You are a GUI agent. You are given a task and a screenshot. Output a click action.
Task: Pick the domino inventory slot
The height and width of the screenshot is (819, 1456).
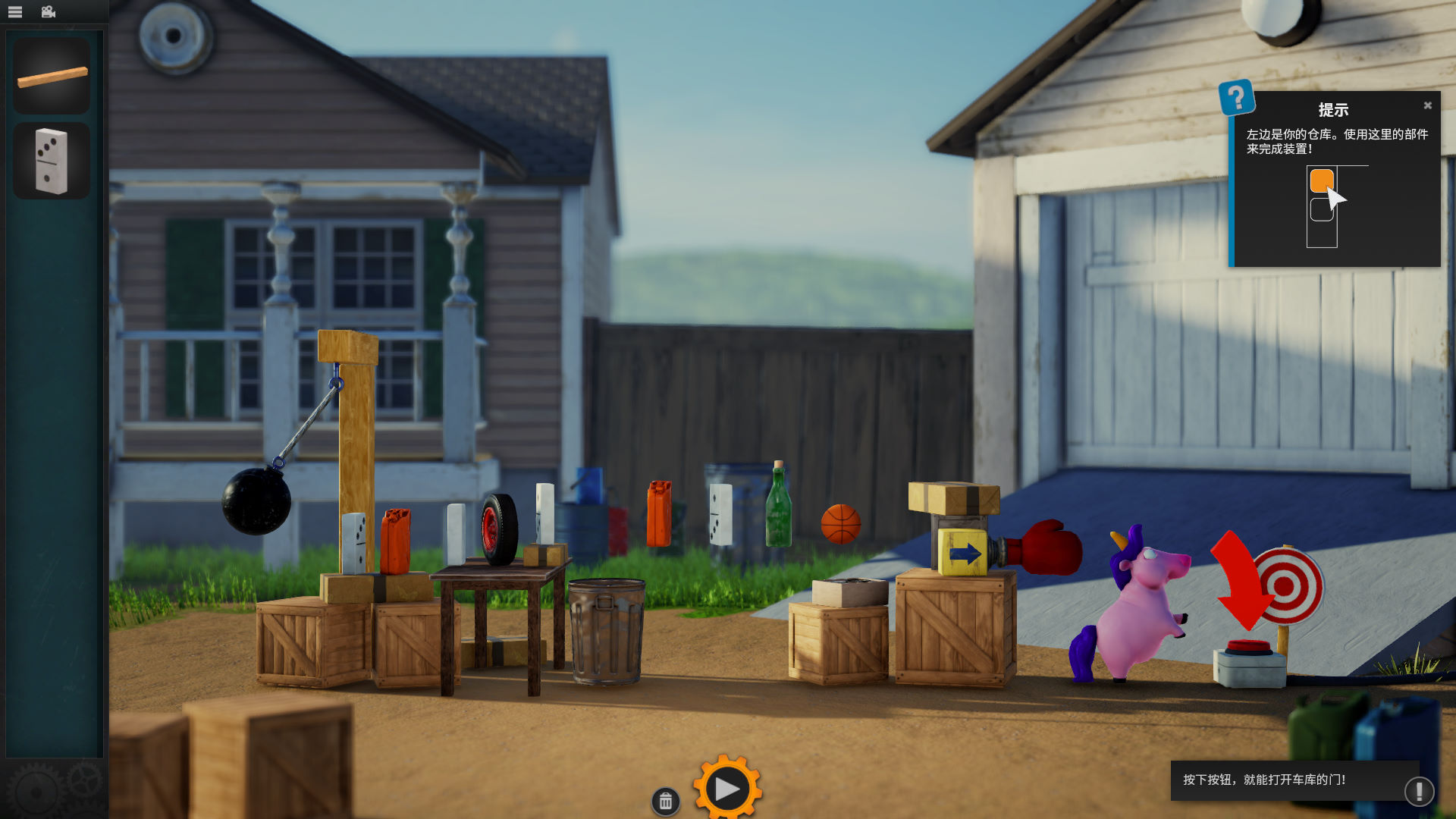click(x=52, y=161)
